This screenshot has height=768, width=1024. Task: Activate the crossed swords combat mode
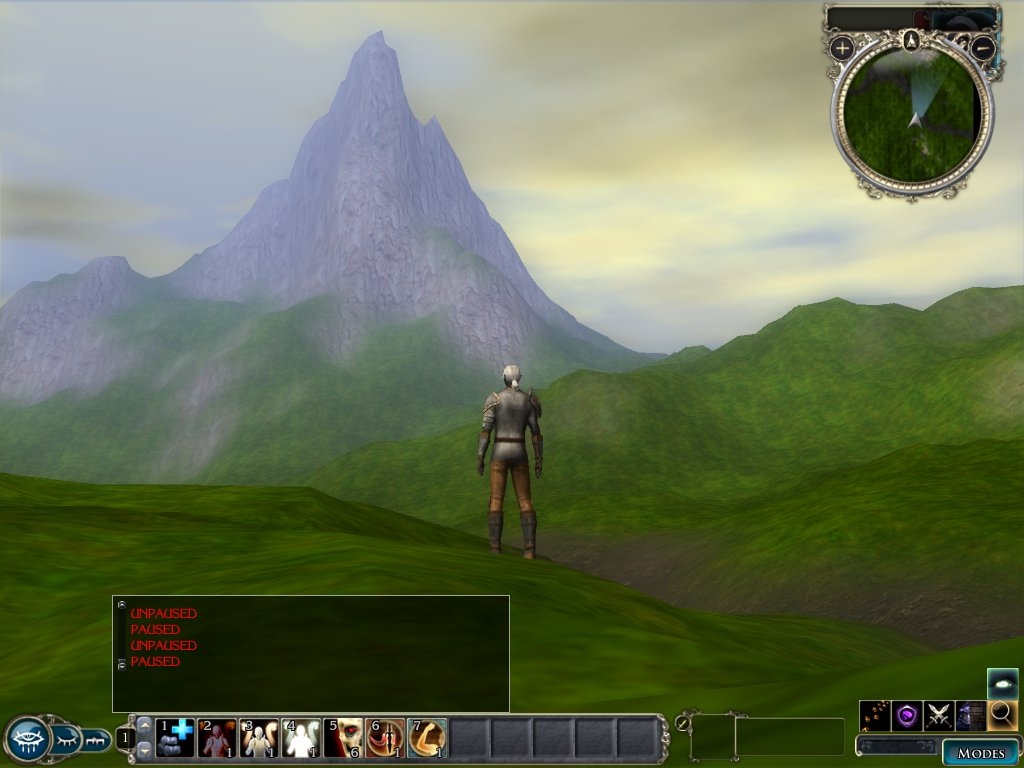[x=938, y=715]
